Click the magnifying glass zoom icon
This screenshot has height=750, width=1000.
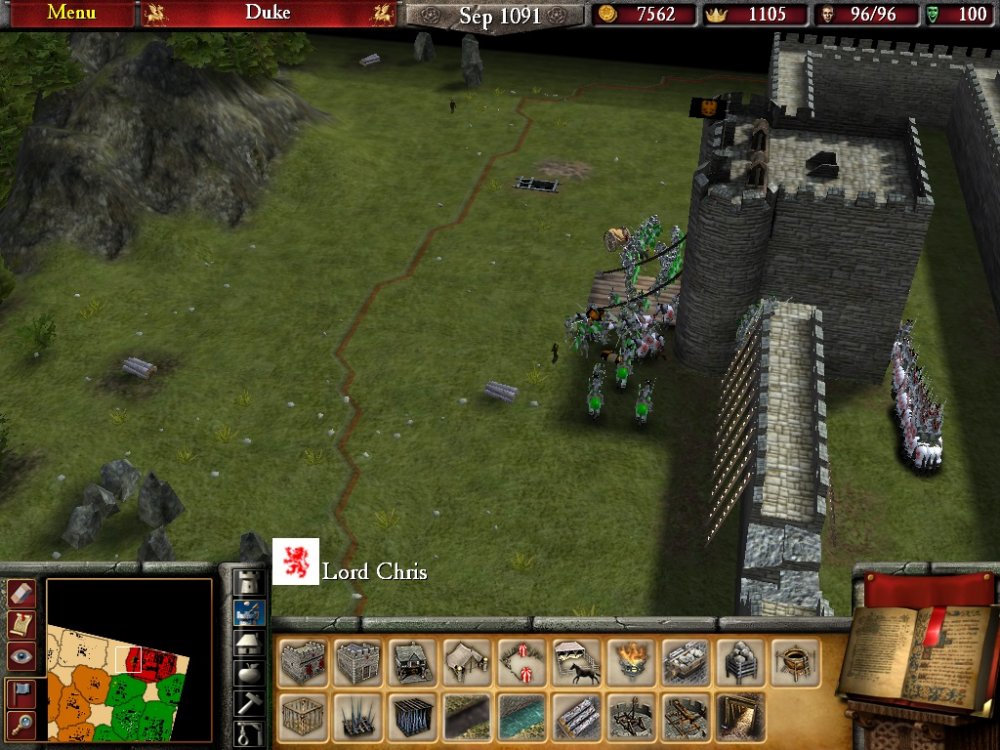21,724
